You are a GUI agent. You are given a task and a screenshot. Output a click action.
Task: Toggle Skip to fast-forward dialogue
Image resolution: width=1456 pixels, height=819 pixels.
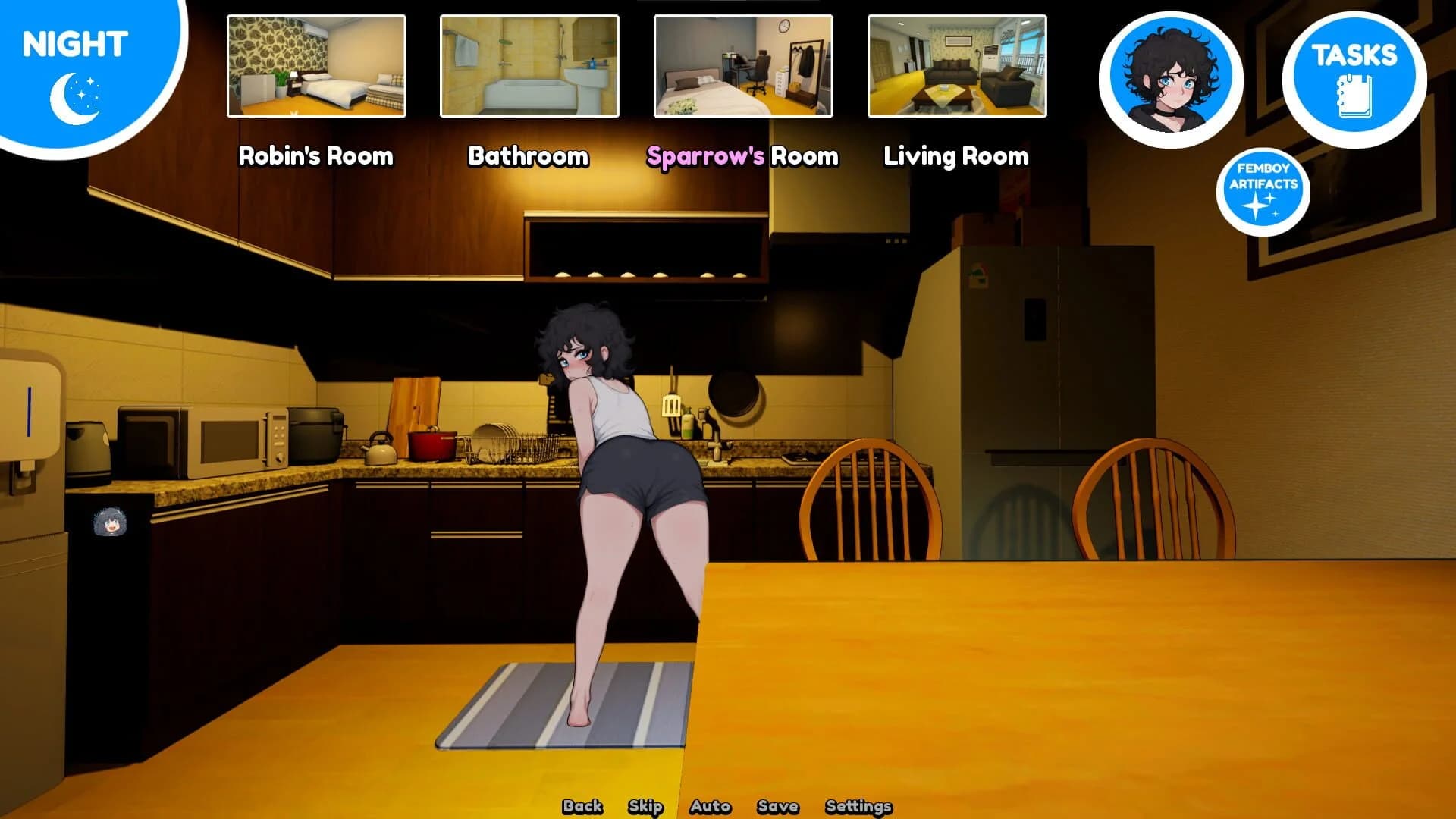click(x=646, y=806)
